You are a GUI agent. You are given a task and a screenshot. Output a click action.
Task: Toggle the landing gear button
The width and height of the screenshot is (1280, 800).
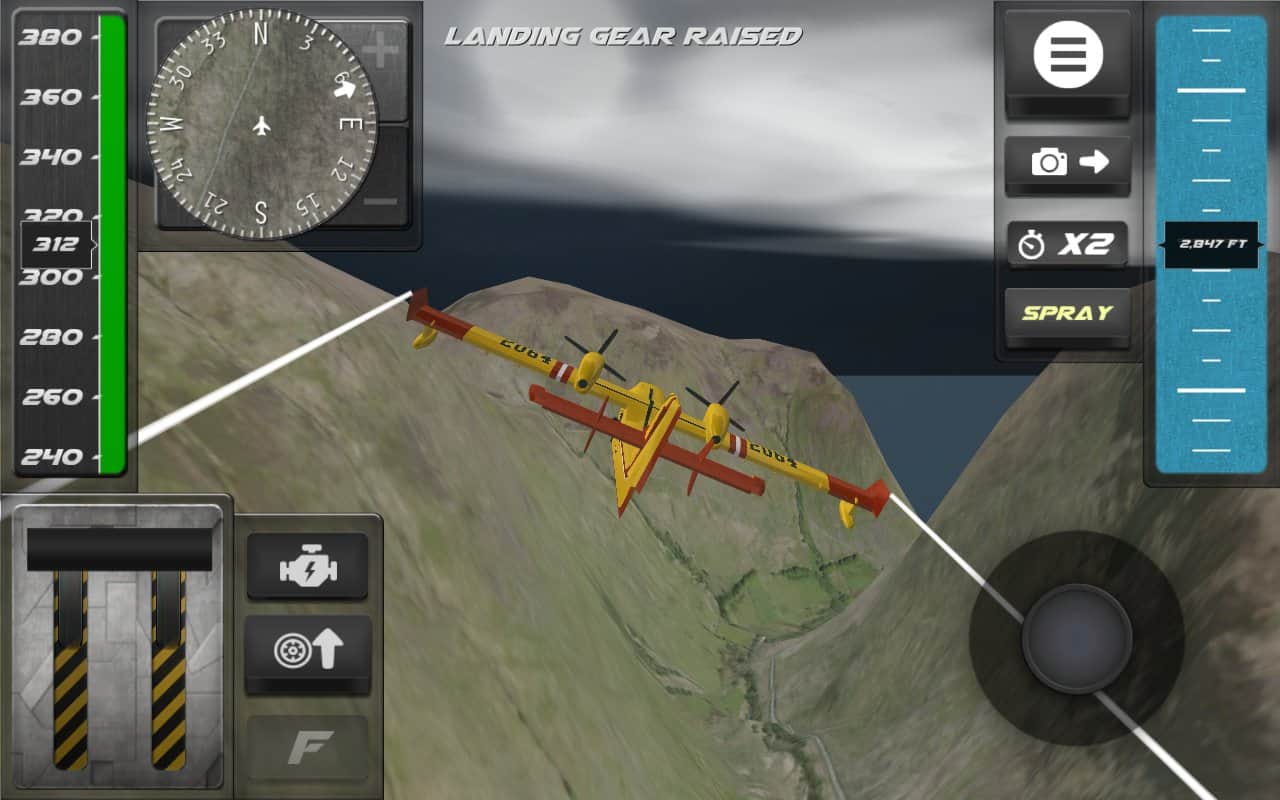coord(308,651)
